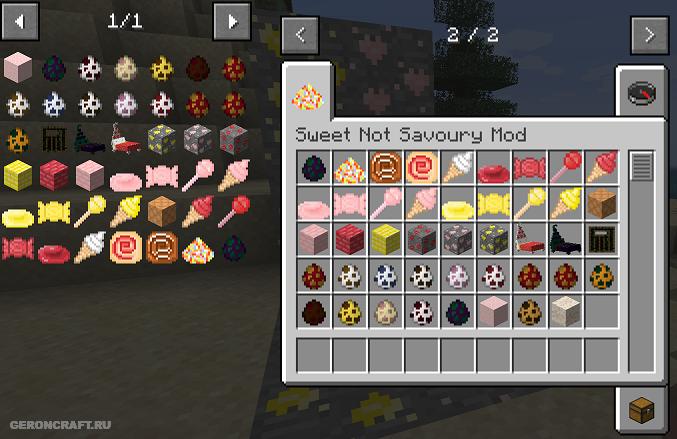Switch to the compass search tab
The image size is (677, 439).
coord(641,92)
